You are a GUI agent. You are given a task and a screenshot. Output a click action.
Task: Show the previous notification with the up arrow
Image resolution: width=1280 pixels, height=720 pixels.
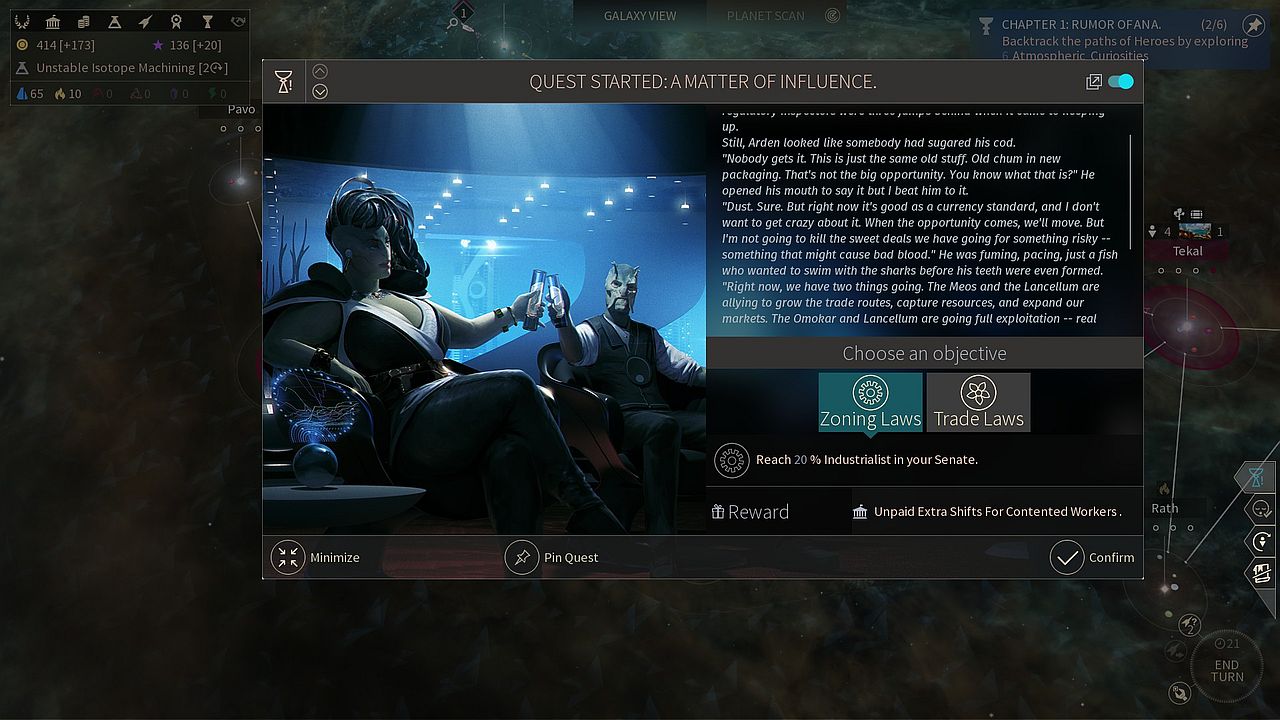320,71
